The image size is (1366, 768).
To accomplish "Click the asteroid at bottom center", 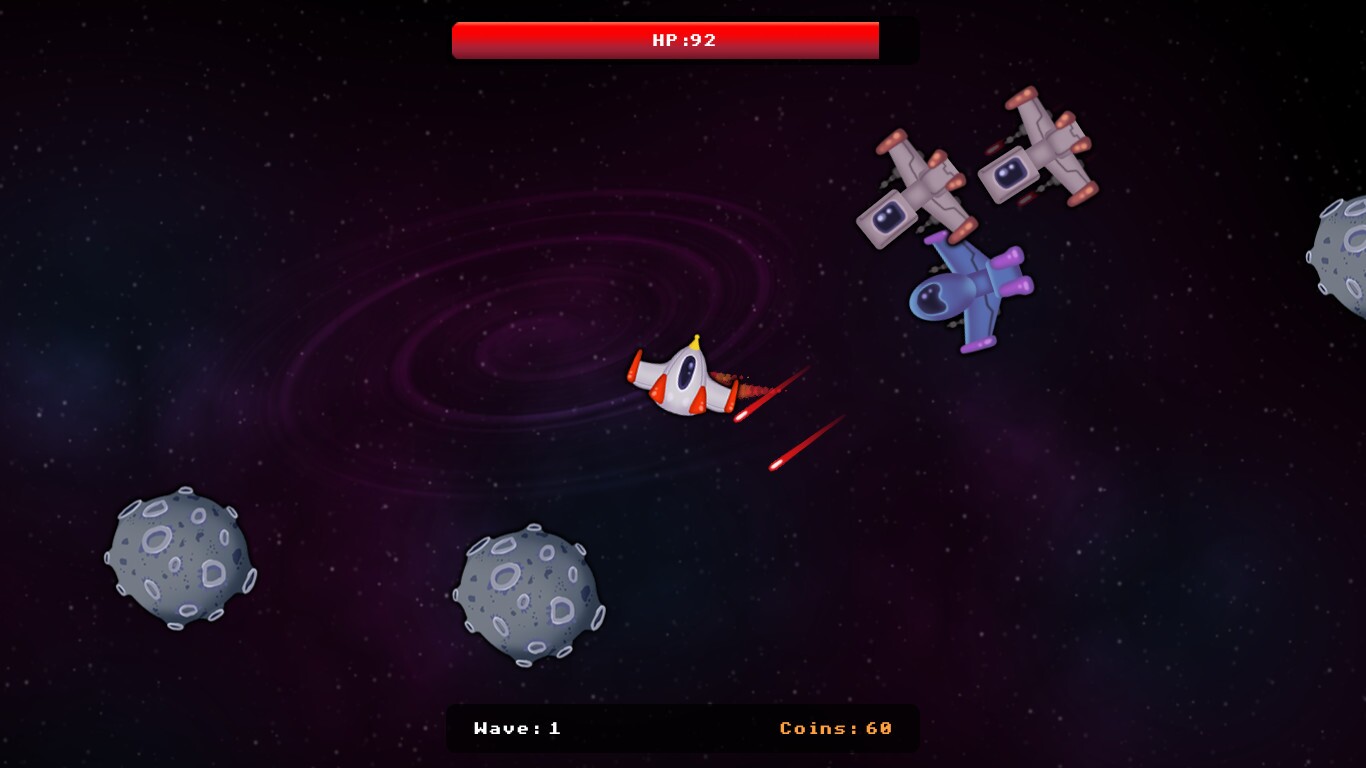I will [x=530, y=595].
